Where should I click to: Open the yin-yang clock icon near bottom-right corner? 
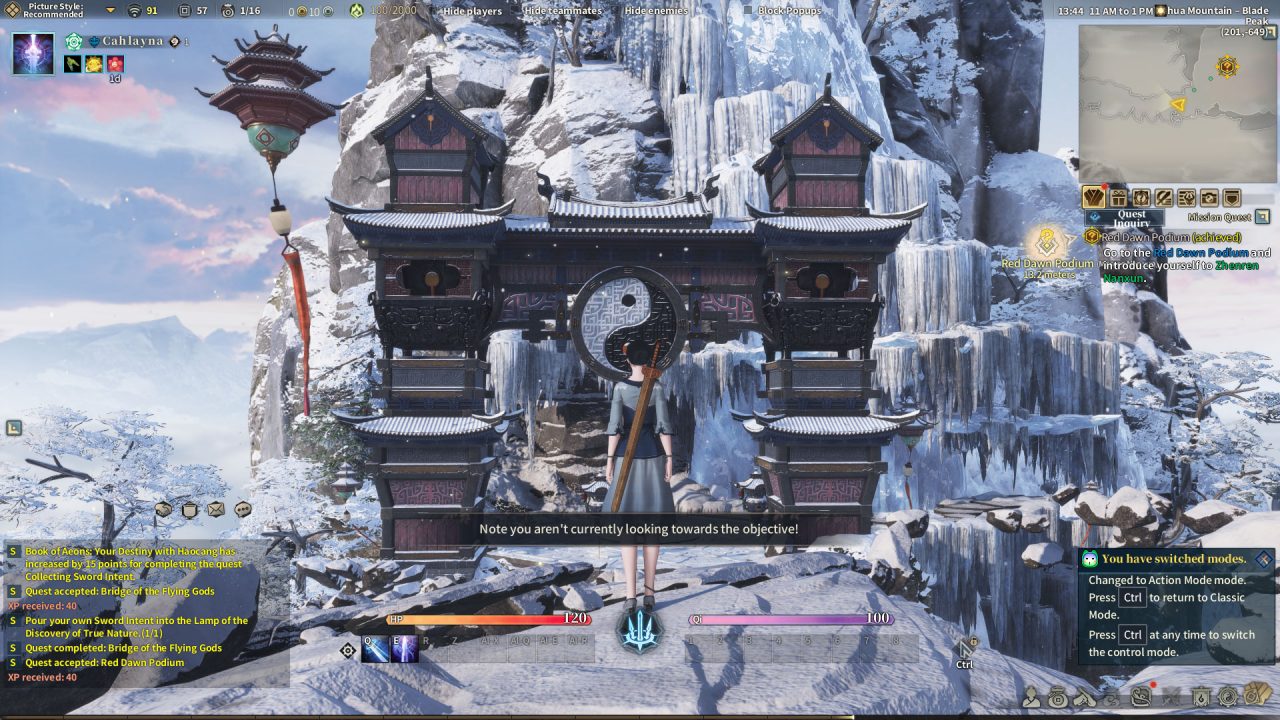pyautogui.click(x=1228, y=696)
